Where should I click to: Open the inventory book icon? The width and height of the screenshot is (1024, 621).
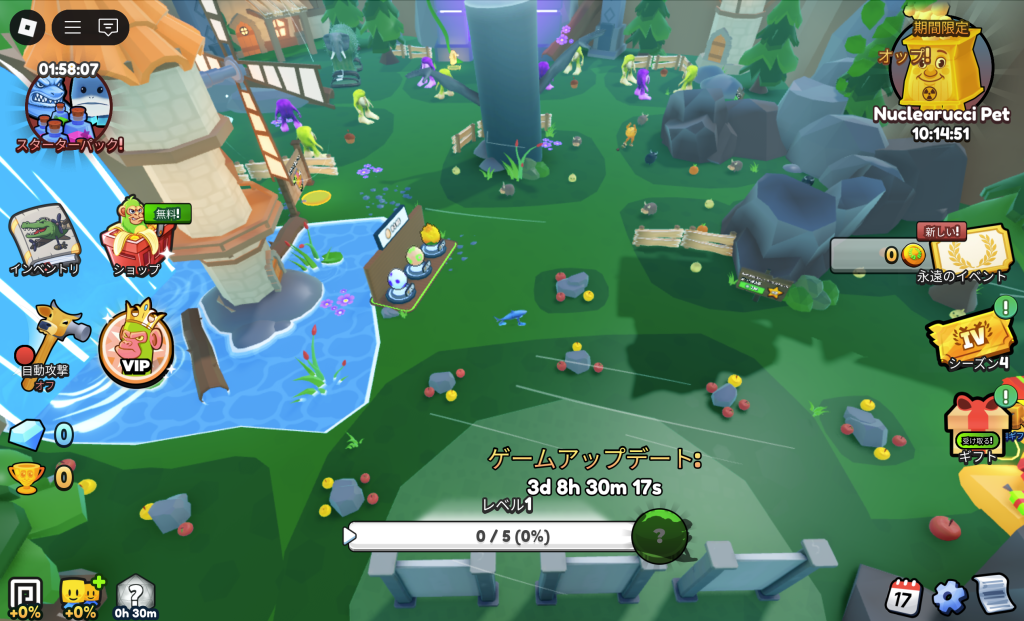pyautogui.click(x=45, y=237)
